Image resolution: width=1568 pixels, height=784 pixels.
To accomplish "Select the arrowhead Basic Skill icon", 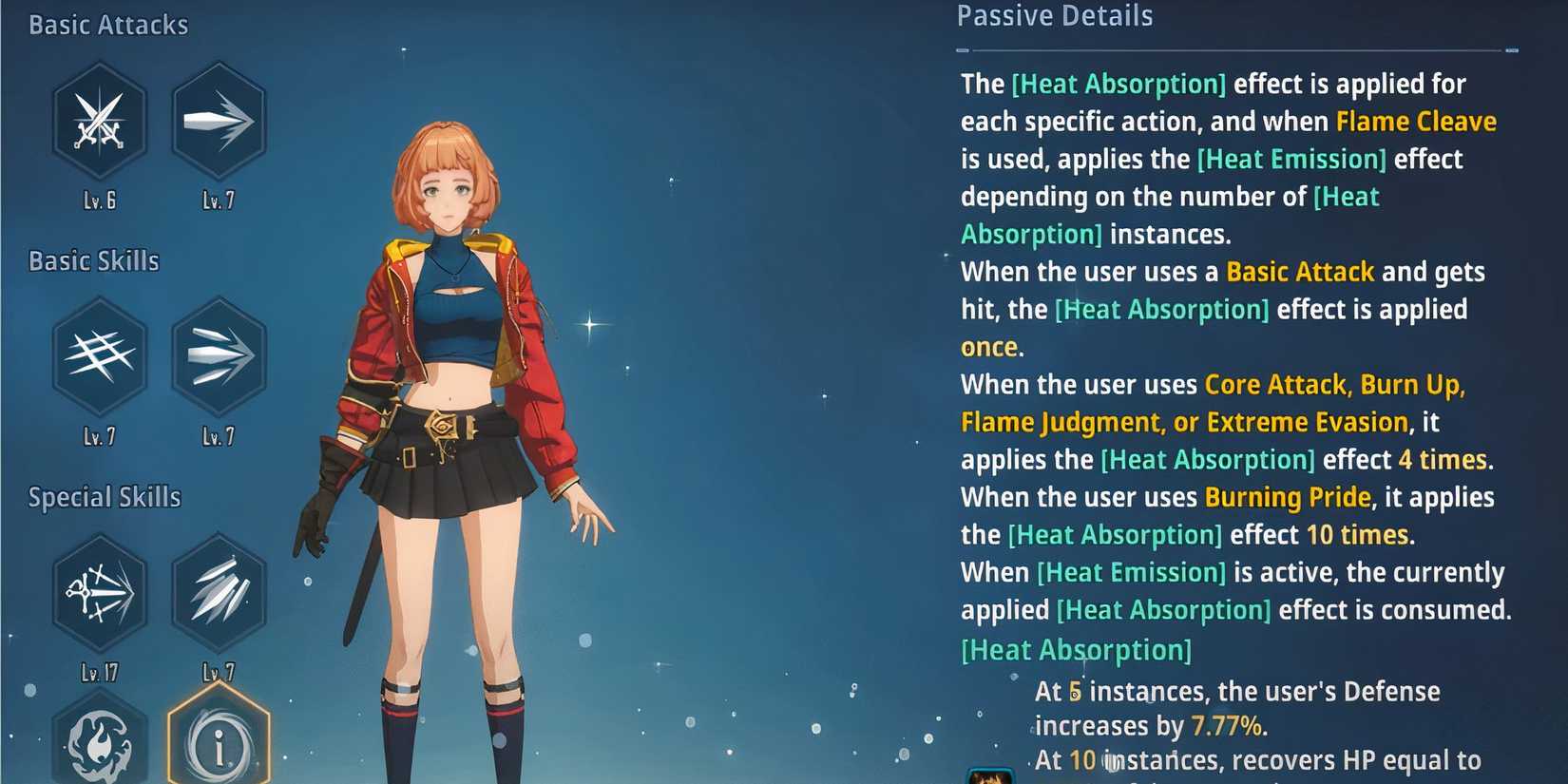I will [218, 358].
